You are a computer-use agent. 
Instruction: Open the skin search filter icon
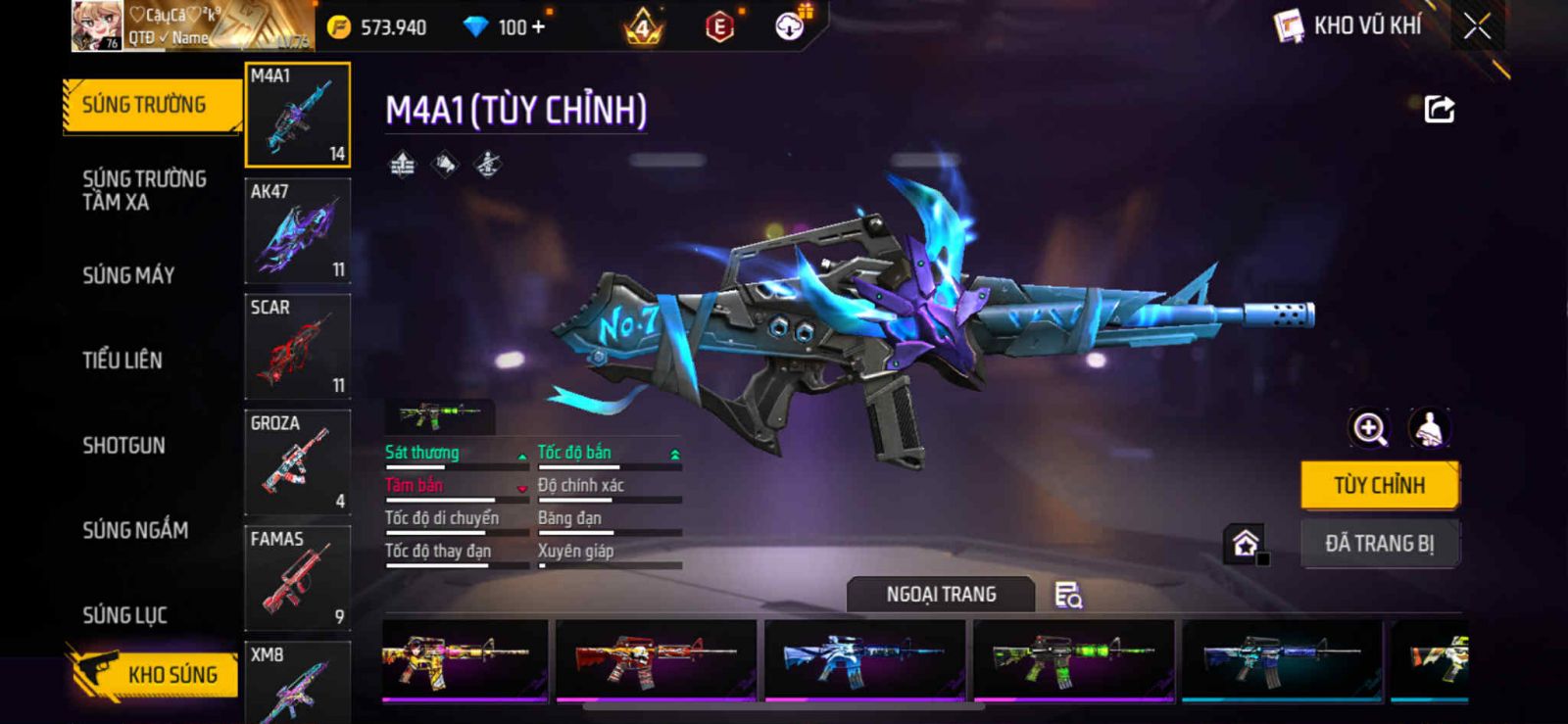[1067, 595]
